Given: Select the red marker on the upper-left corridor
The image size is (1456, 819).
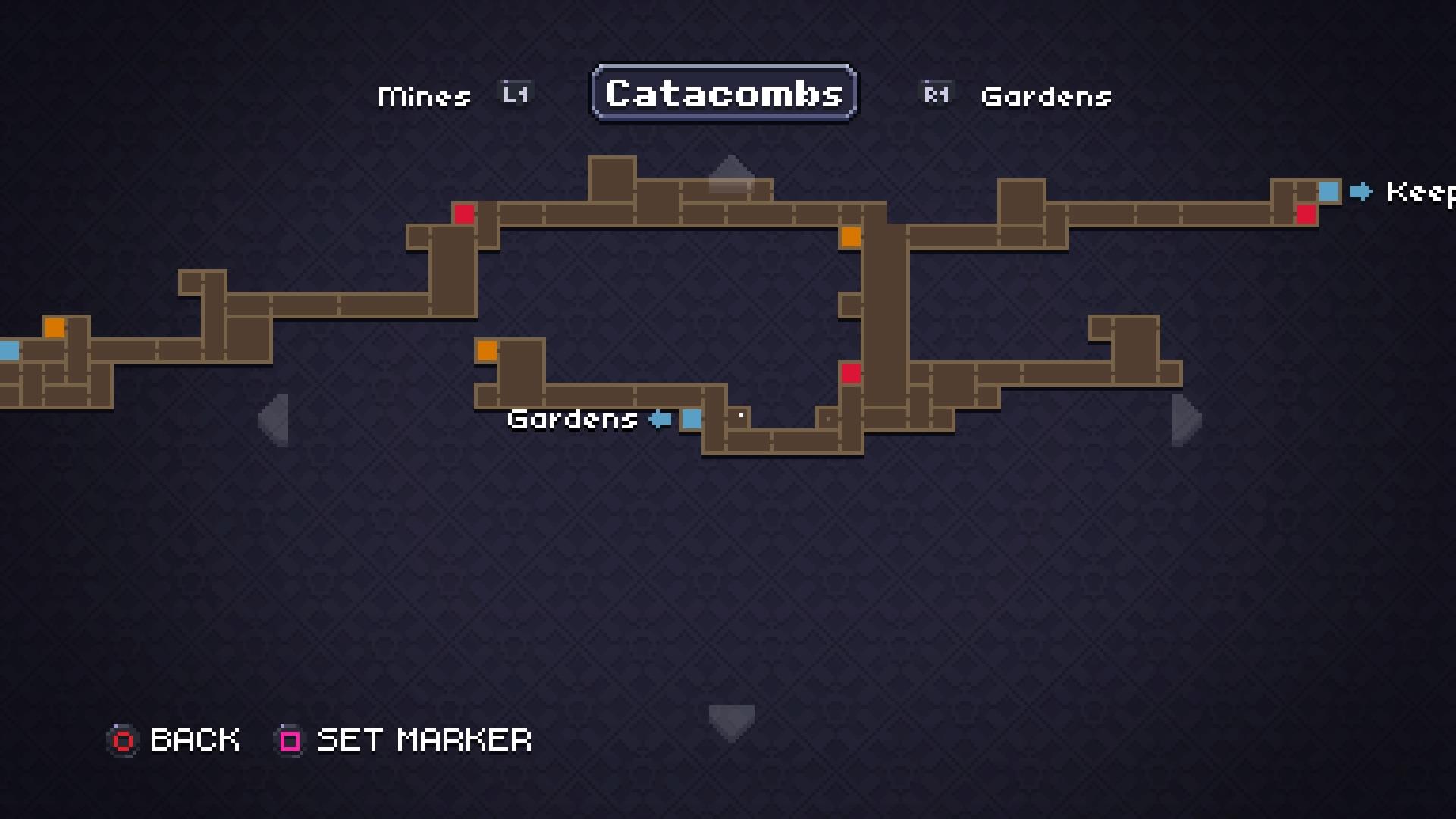Looking at the screenshot, I should (463, 215).
